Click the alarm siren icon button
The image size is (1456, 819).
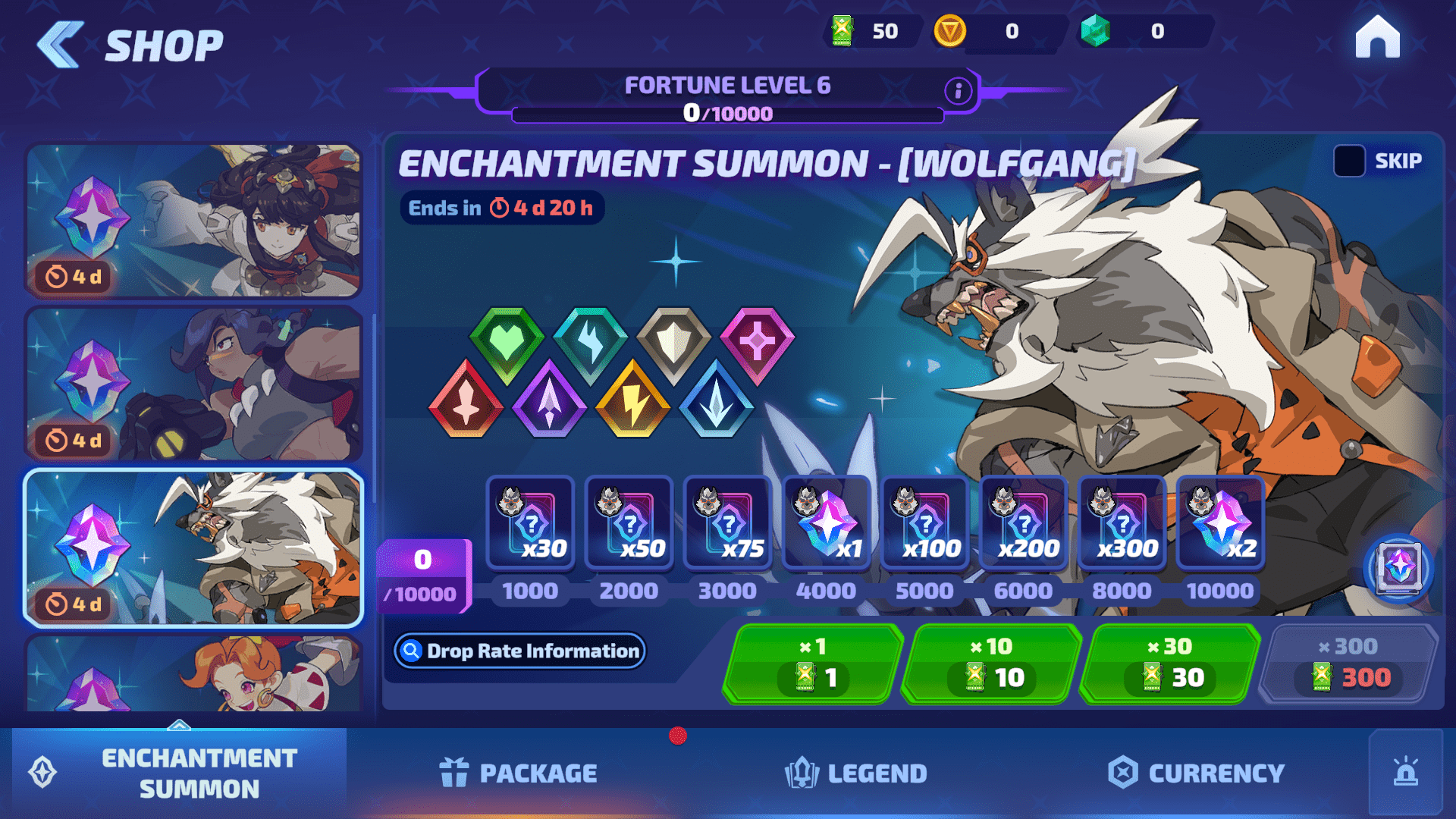coord(1405,772)
